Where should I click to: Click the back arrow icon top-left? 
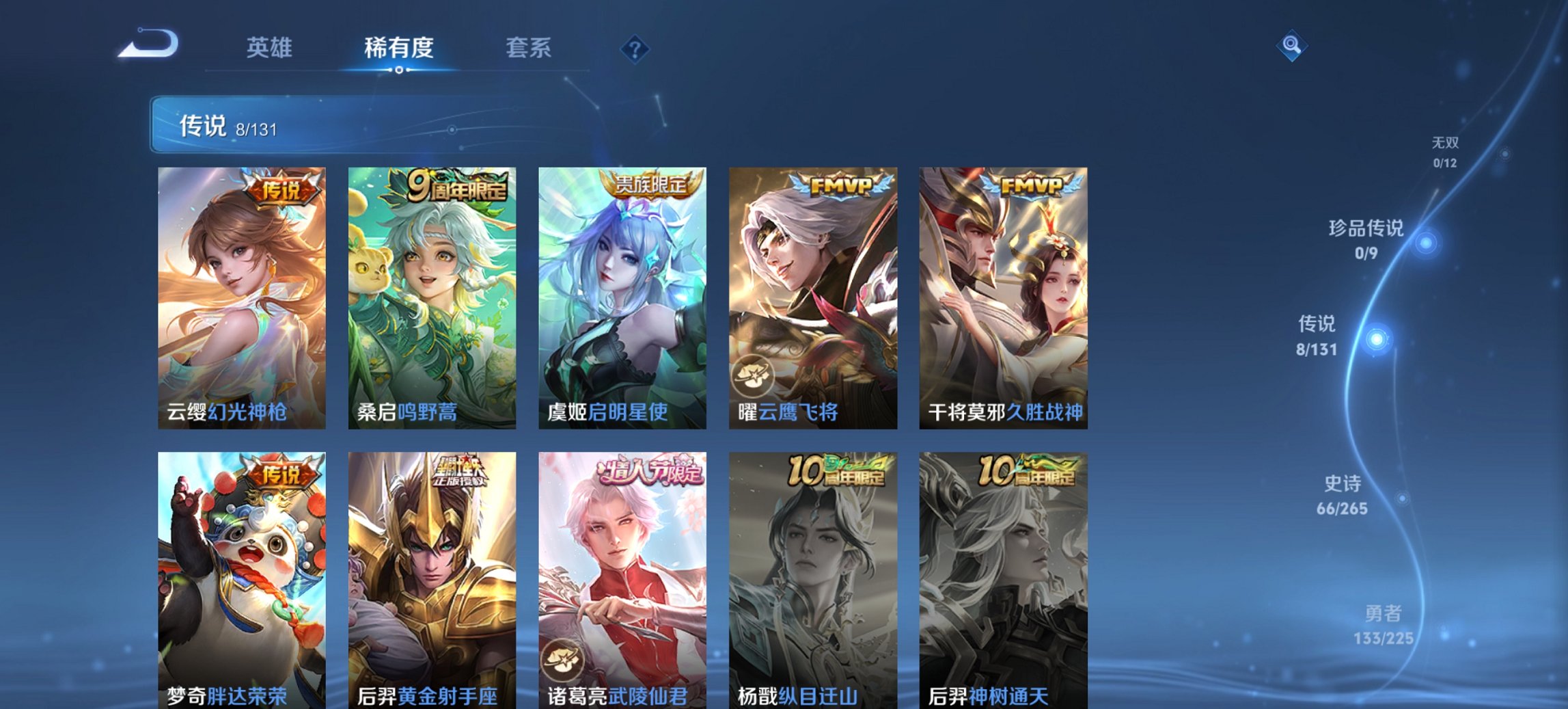(x=147, y=44)
